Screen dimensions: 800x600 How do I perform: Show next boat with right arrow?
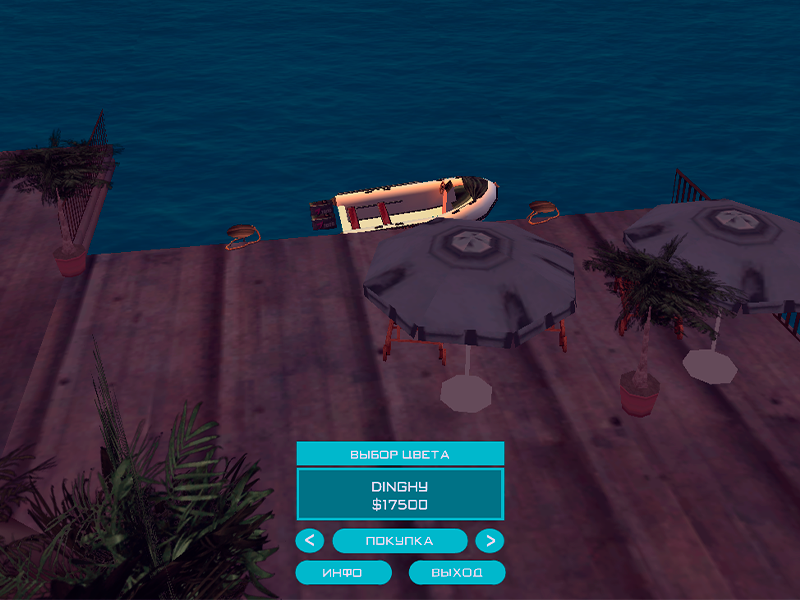point(489,541)
